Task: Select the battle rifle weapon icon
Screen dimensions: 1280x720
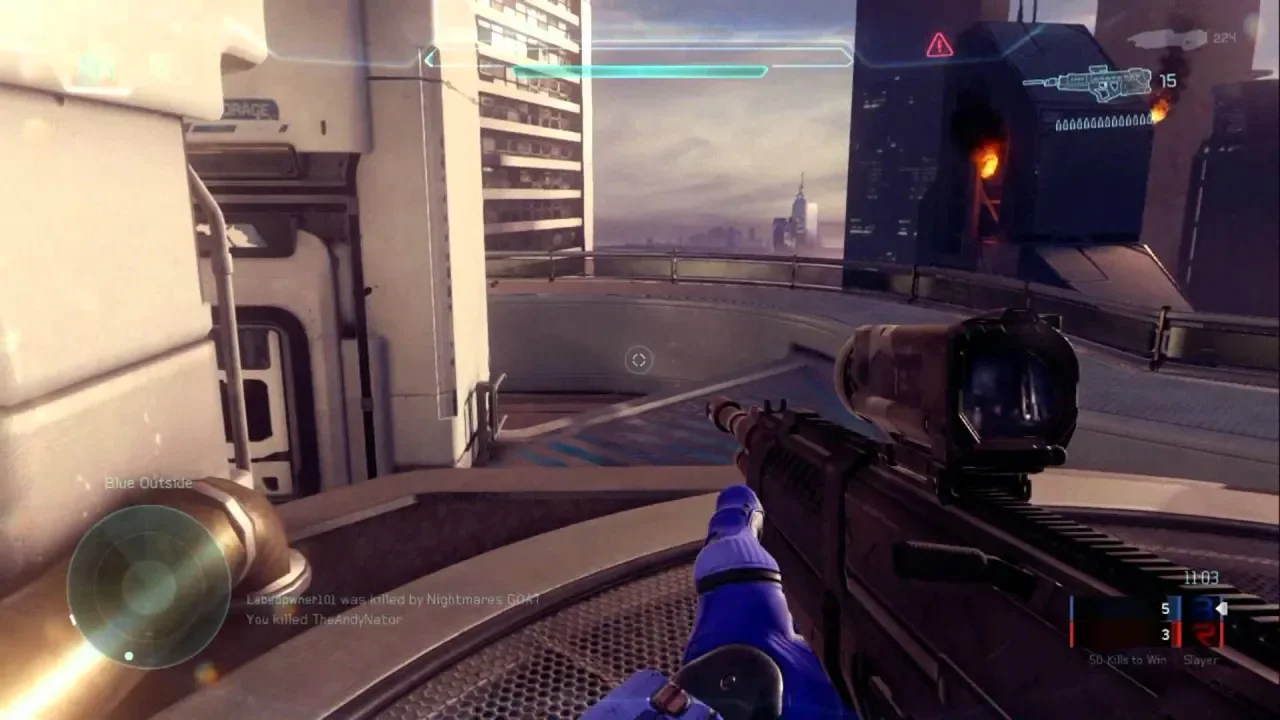Action: tap(1088, 84)
